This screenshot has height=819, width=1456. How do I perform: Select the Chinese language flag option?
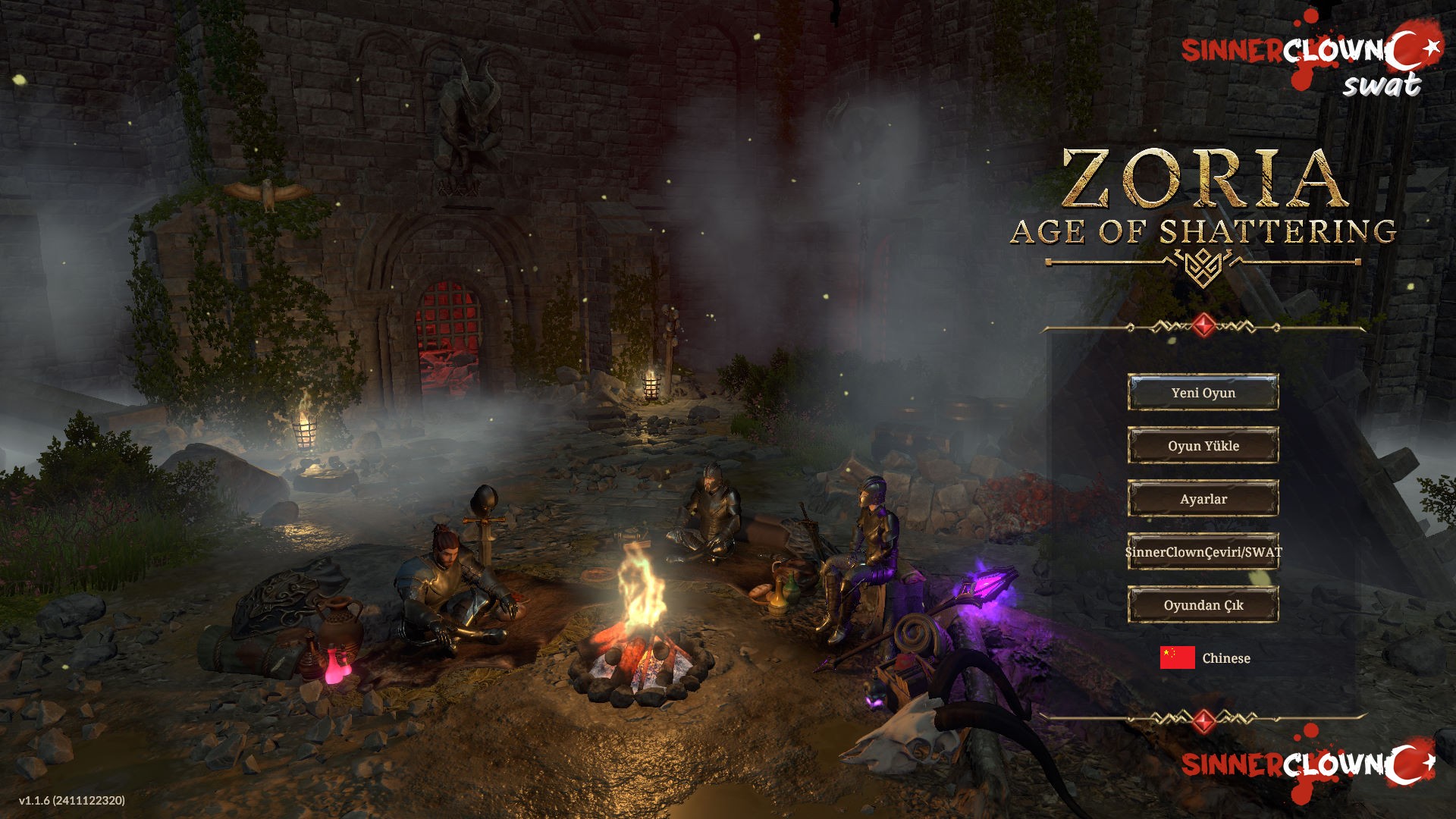(x=1178, y=657)
